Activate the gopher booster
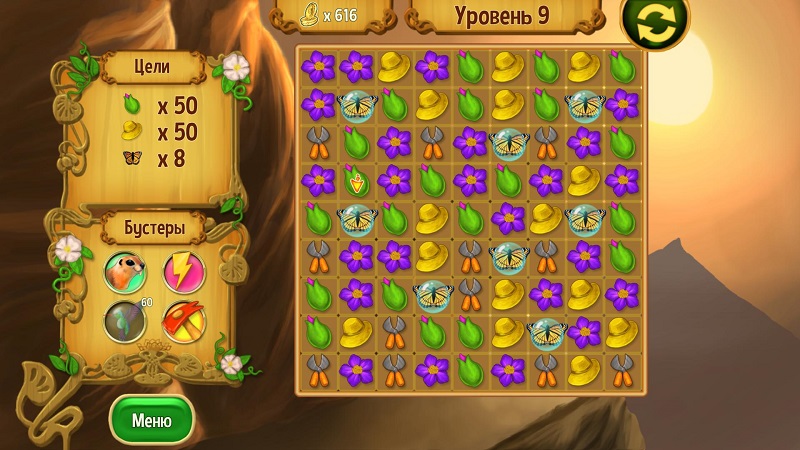The height and width of the screenshot is (450, 800). [x=125, y=272]
